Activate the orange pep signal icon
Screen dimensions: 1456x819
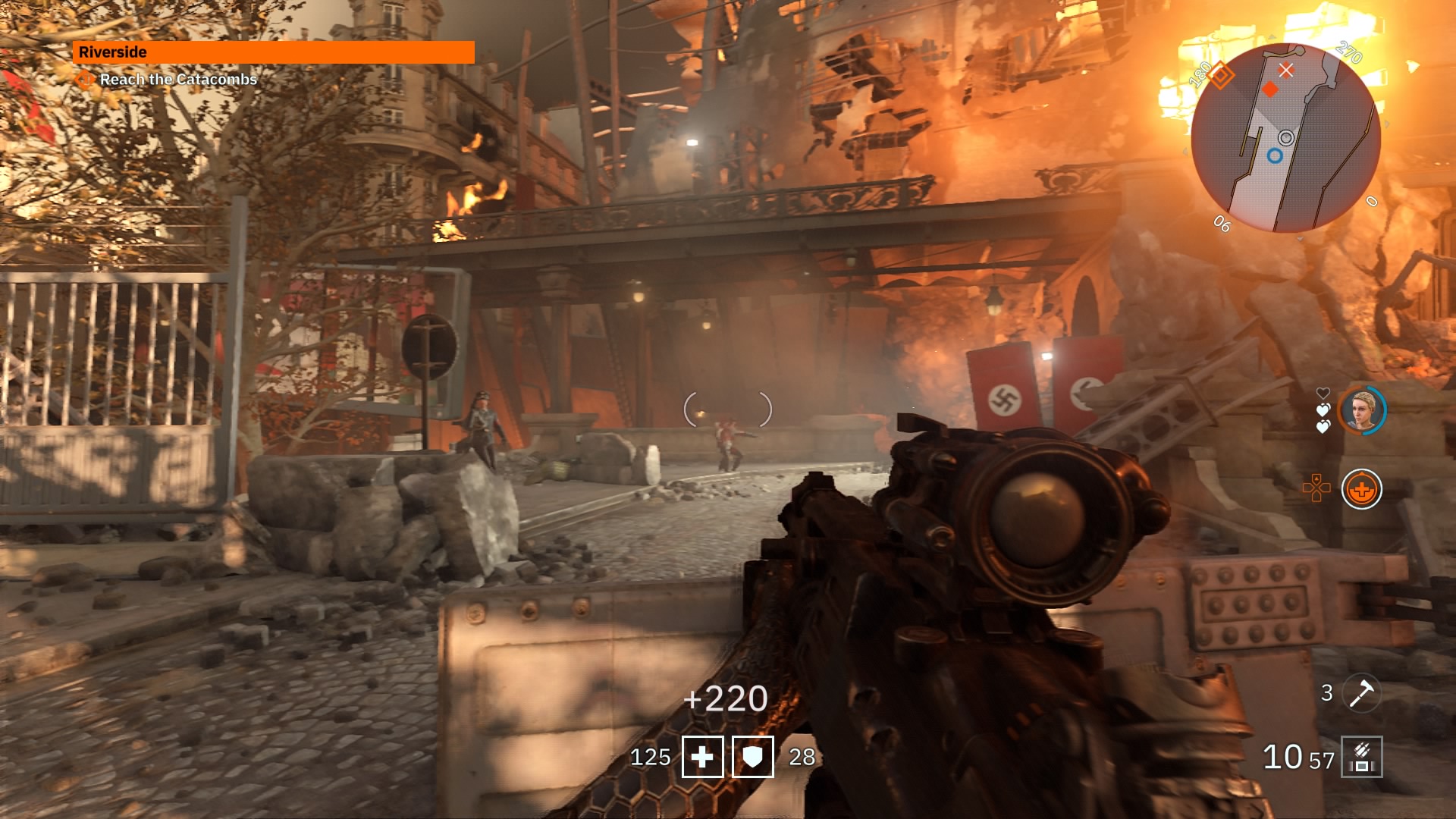click(x=1361, y=490)
